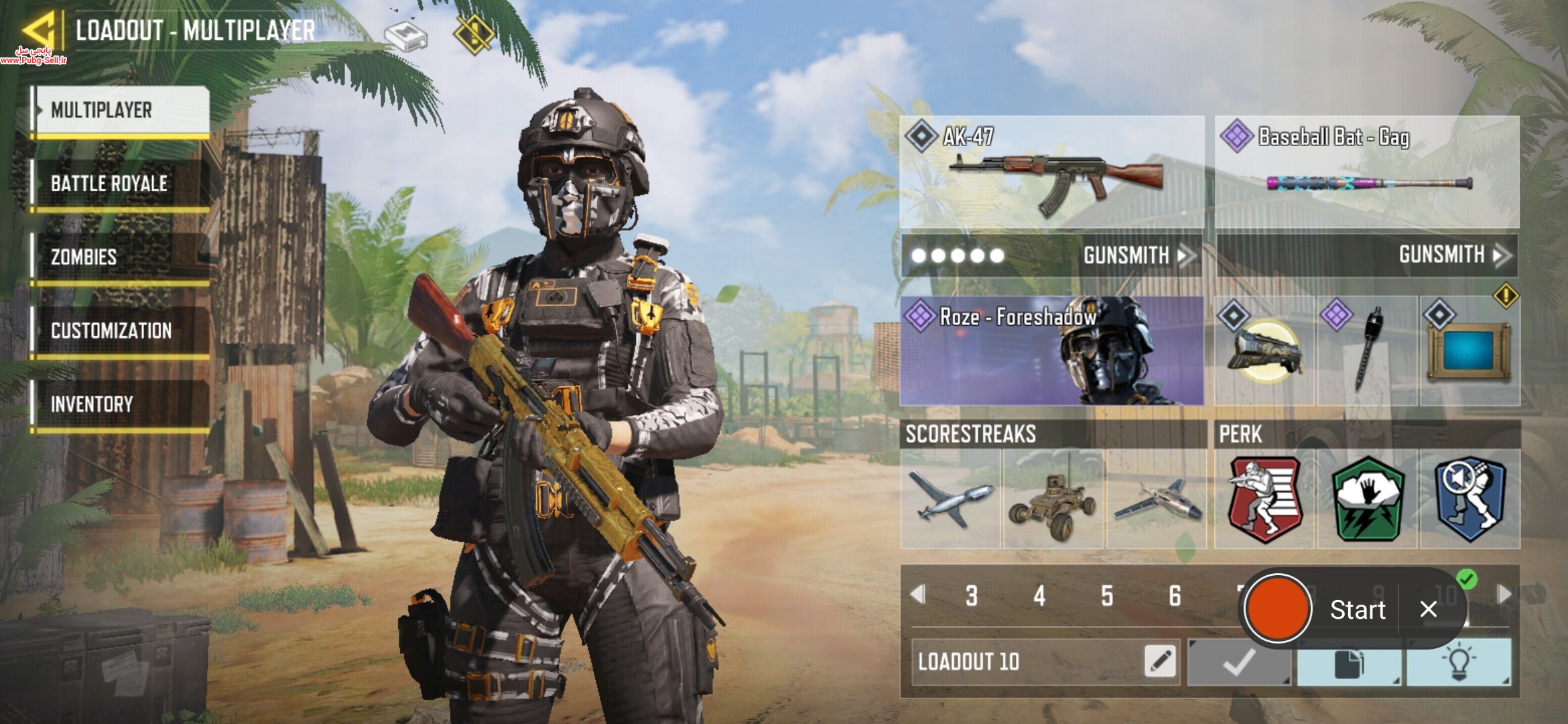The width and height of the screenshot is (1568, 724).
Task: Select the AK-47 primary weapon slot
Action: coord(1051,173)
